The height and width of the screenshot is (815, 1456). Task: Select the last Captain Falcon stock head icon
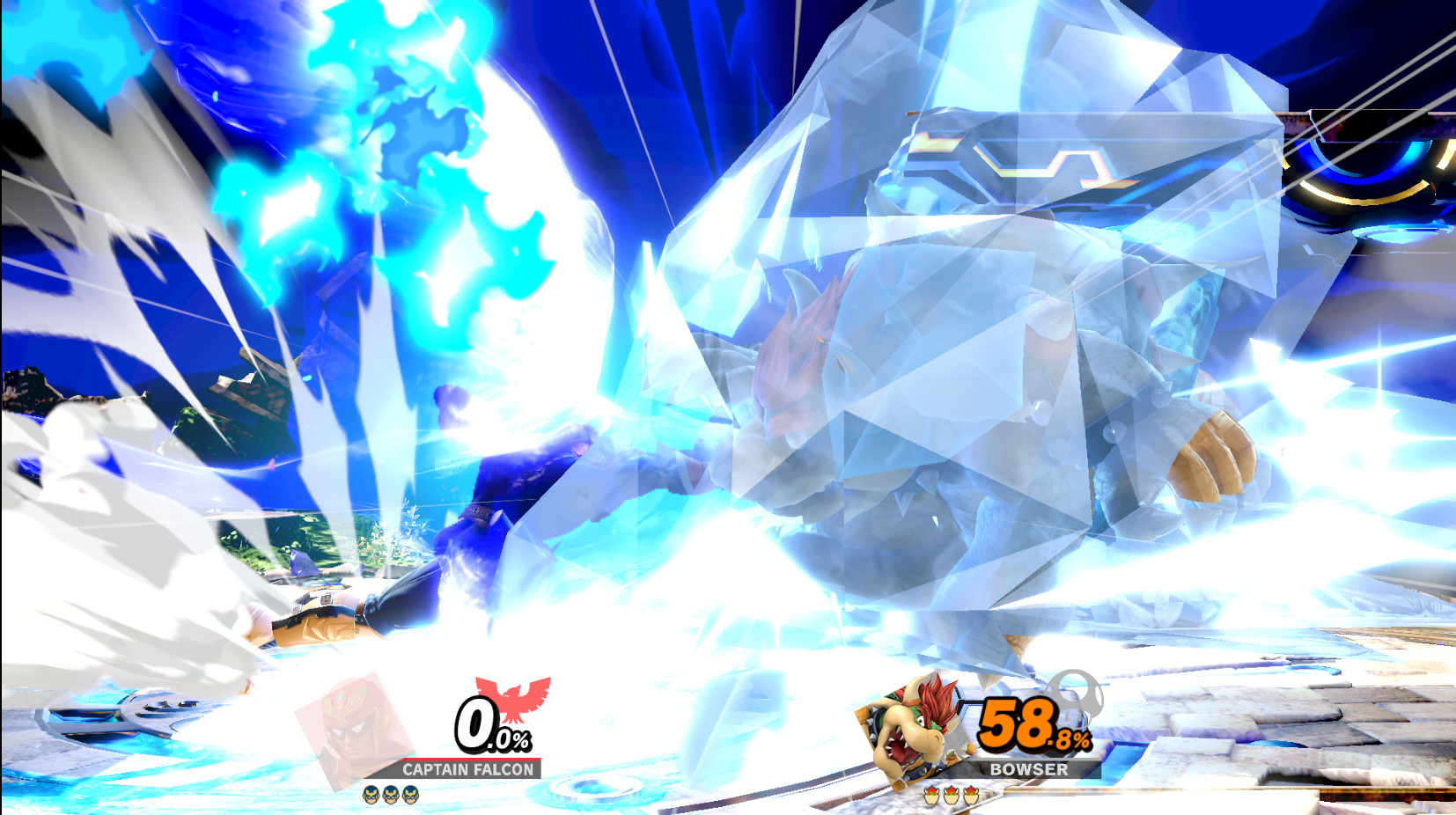tap(411, 793)
